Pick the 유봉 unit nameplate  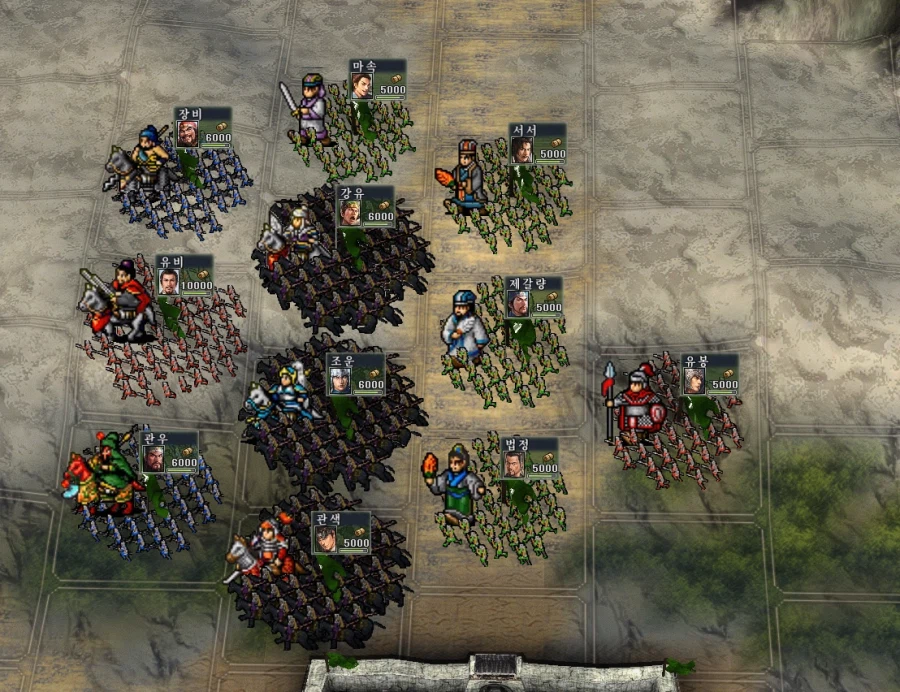point(709,375)
